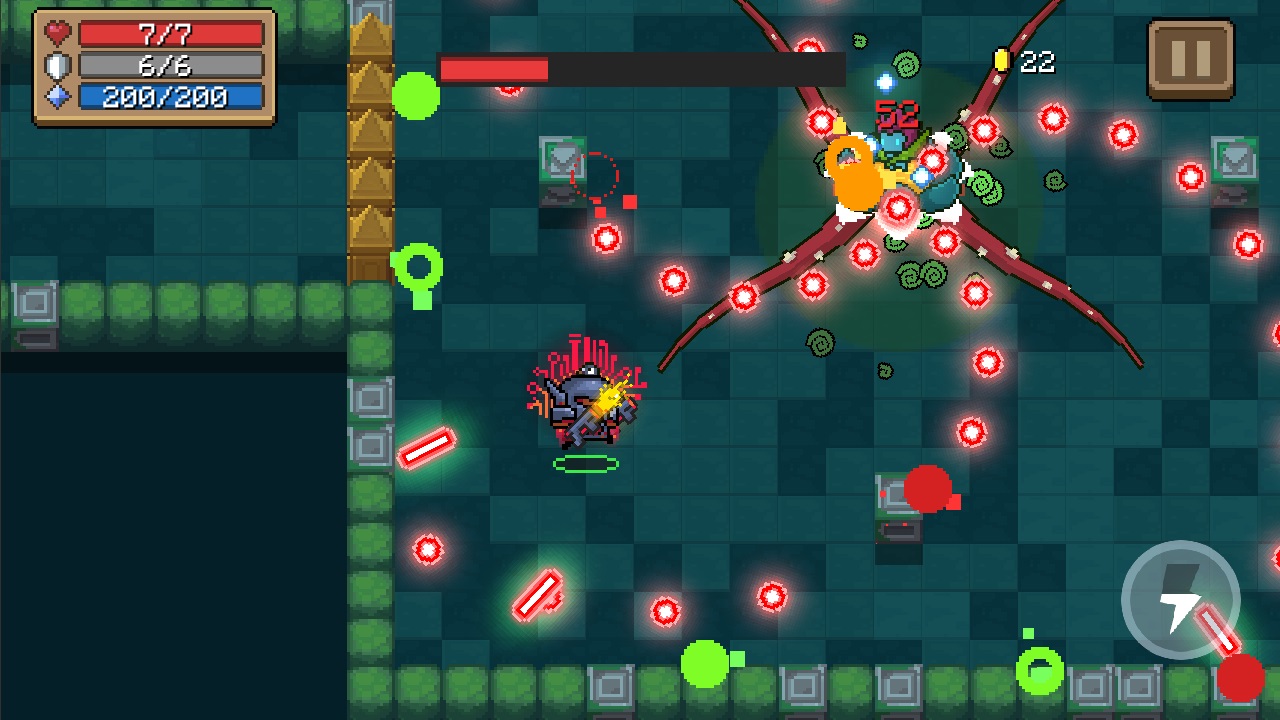Click the coin counter showing 22
Screen dimensions: 1280x720
(1037, 60)
